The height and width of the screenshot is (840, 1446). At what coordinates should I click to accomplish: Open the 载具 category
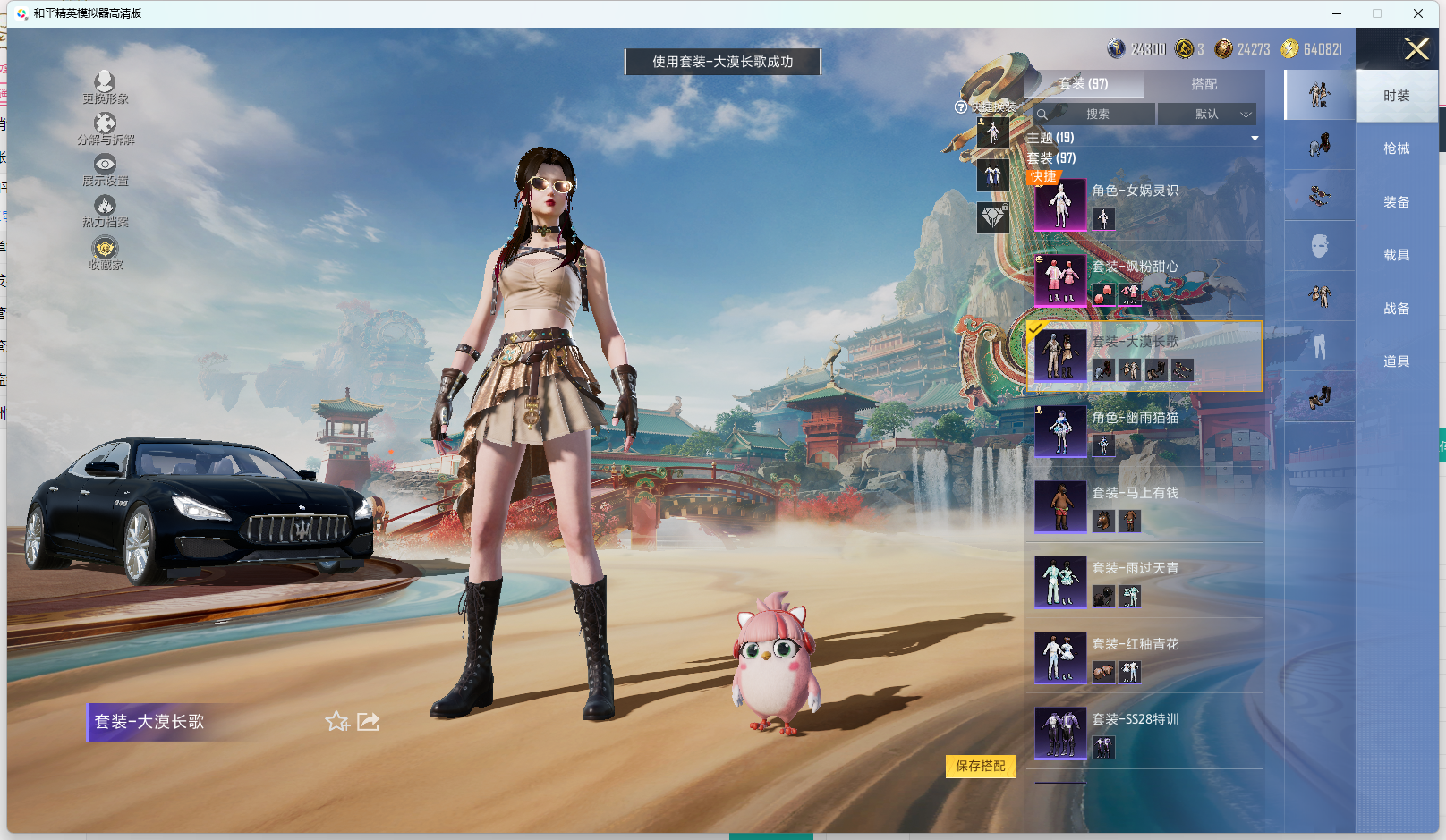[1396, 255]
